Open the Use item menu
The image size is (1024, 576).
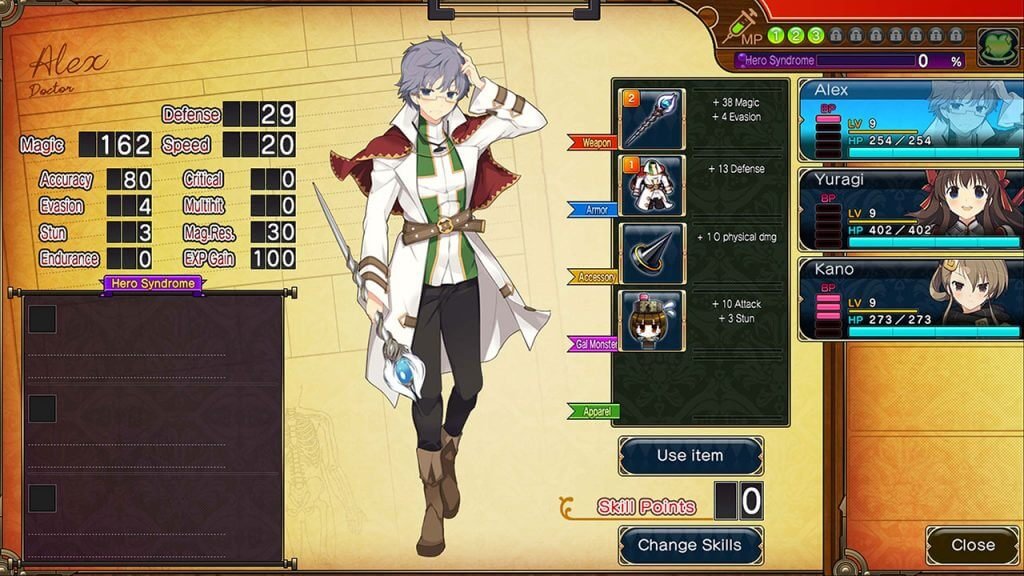point(690,456)
